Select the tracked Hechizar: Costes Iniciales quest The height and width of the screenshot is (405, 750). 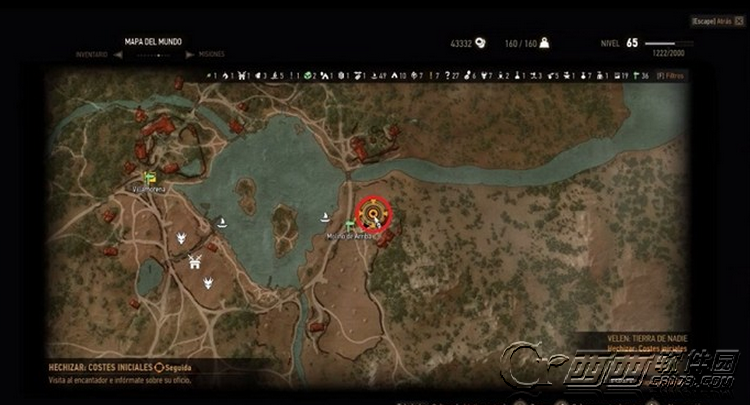click(103, 368)
